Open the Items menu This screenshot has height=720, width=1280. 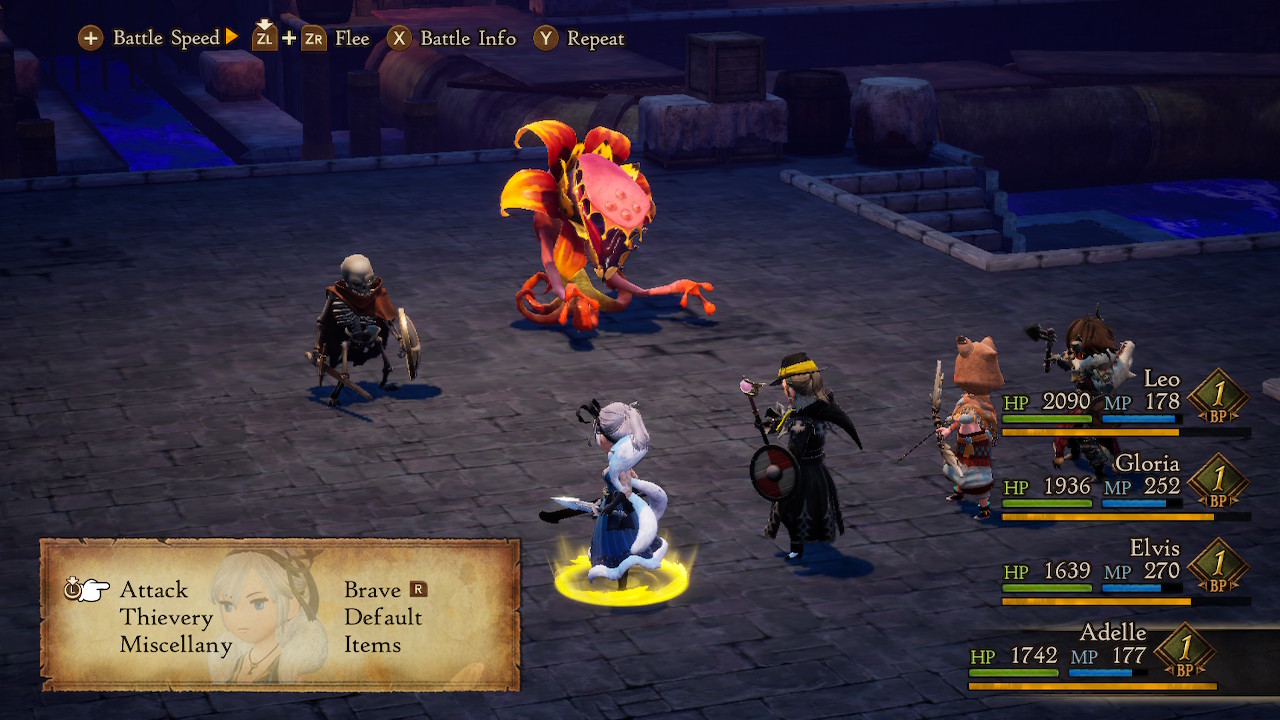coord(372,645)
